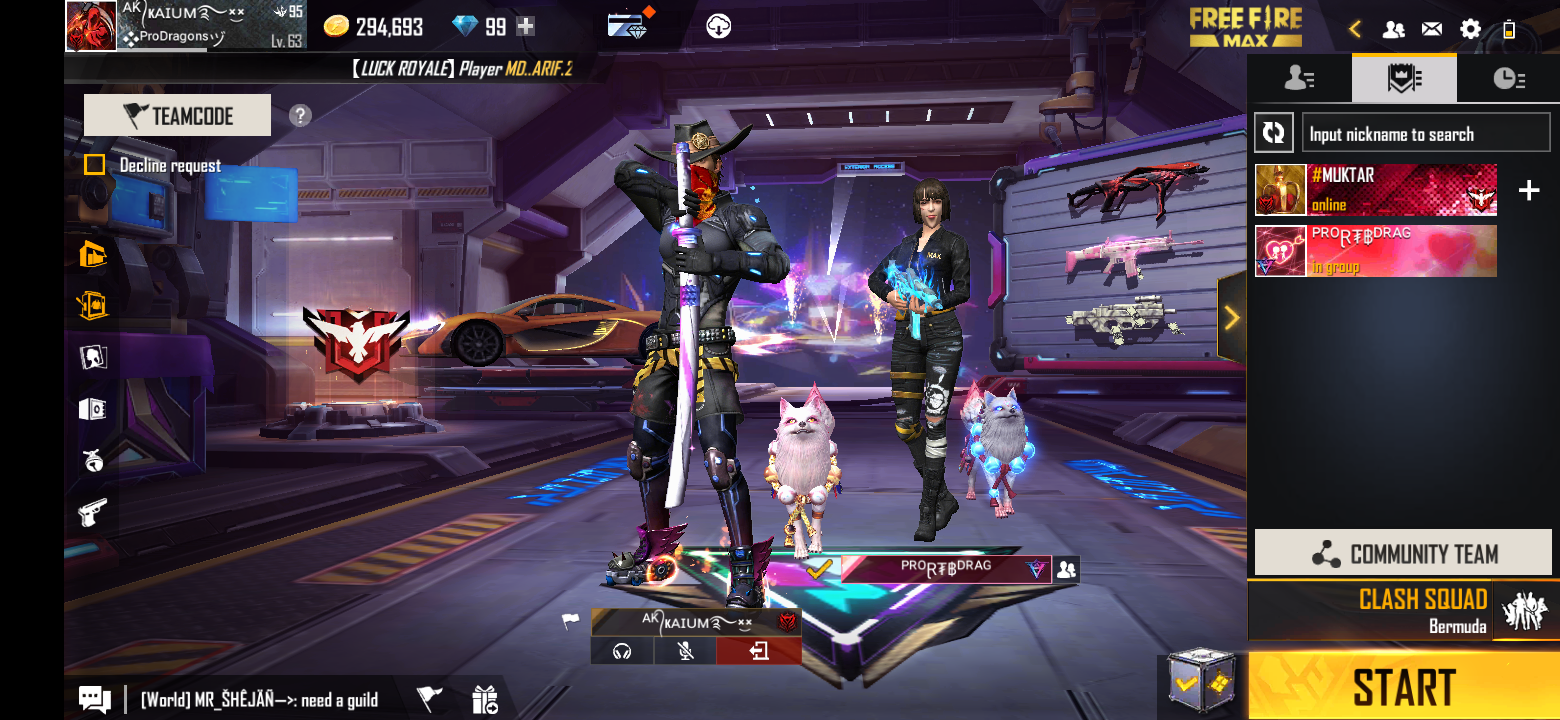
Task: Open the world chat bubble
Action: click(95, 700)
